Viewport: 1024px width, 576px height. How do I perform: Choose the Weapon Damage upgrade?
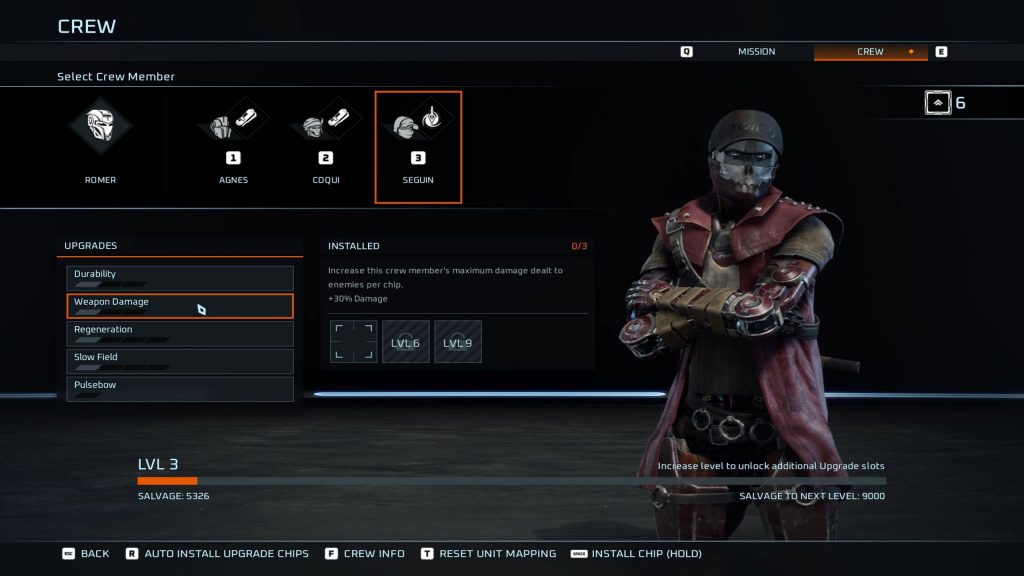click(180, 306)
